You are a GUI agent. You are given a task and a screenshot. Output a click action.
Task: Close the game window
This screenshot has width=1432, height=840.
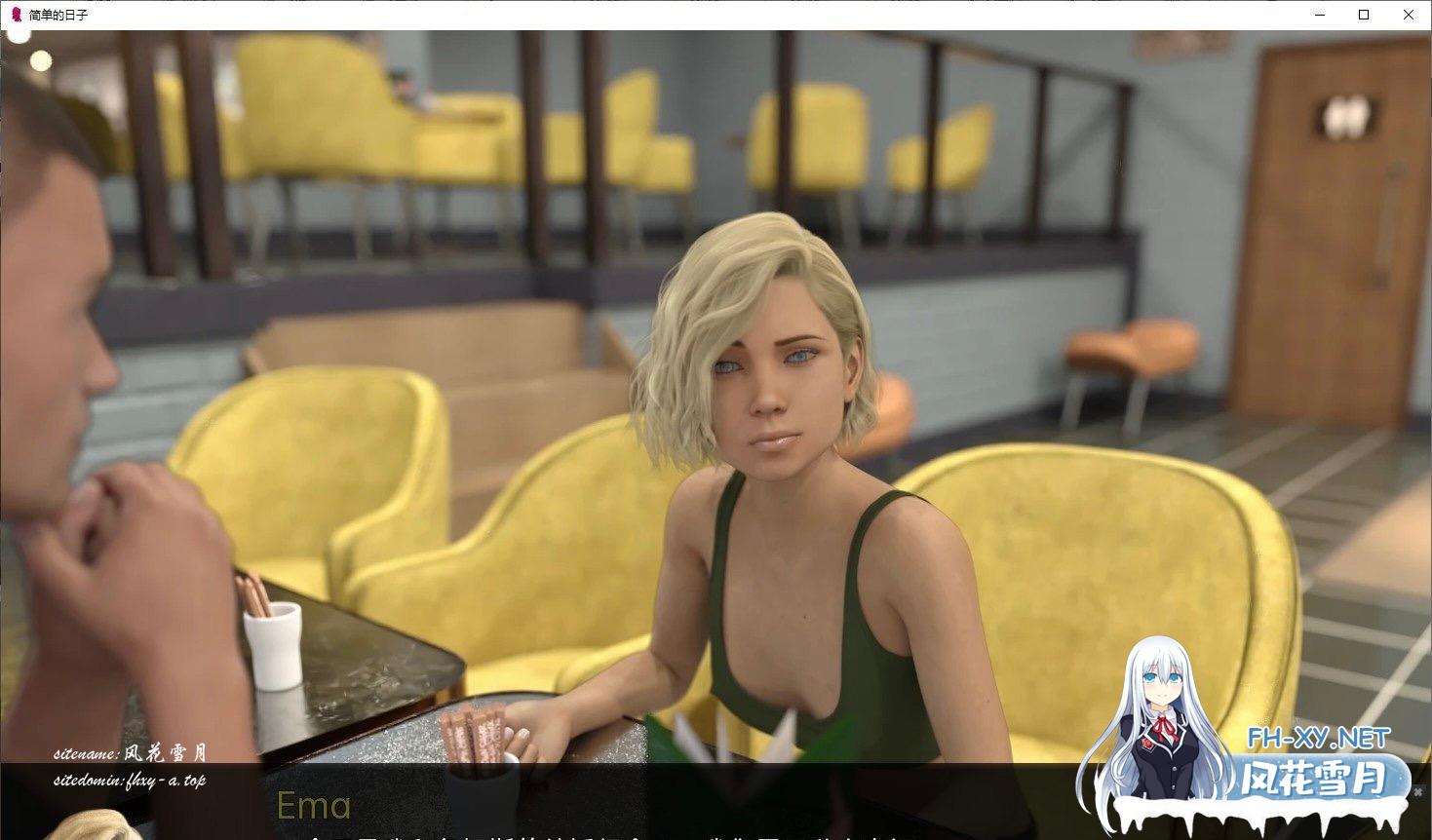[1408, 15]
